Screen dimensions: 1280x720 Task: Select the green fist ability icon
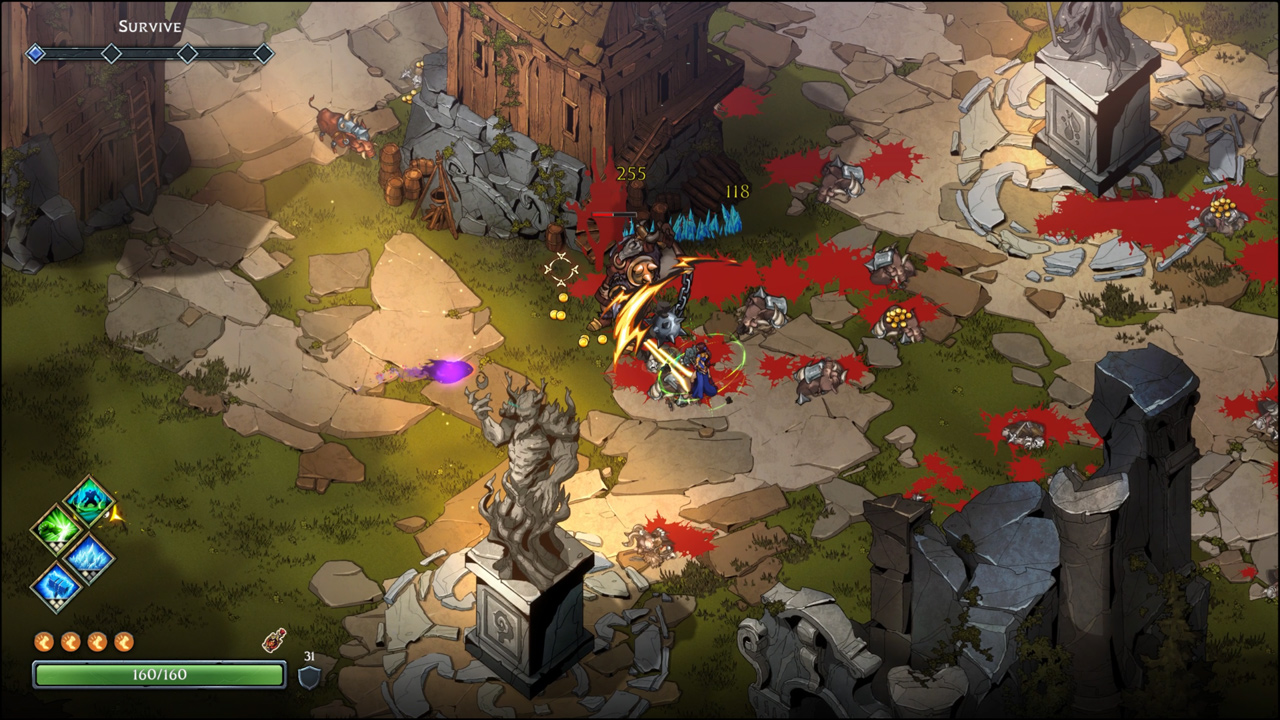(x=57, y=527)
